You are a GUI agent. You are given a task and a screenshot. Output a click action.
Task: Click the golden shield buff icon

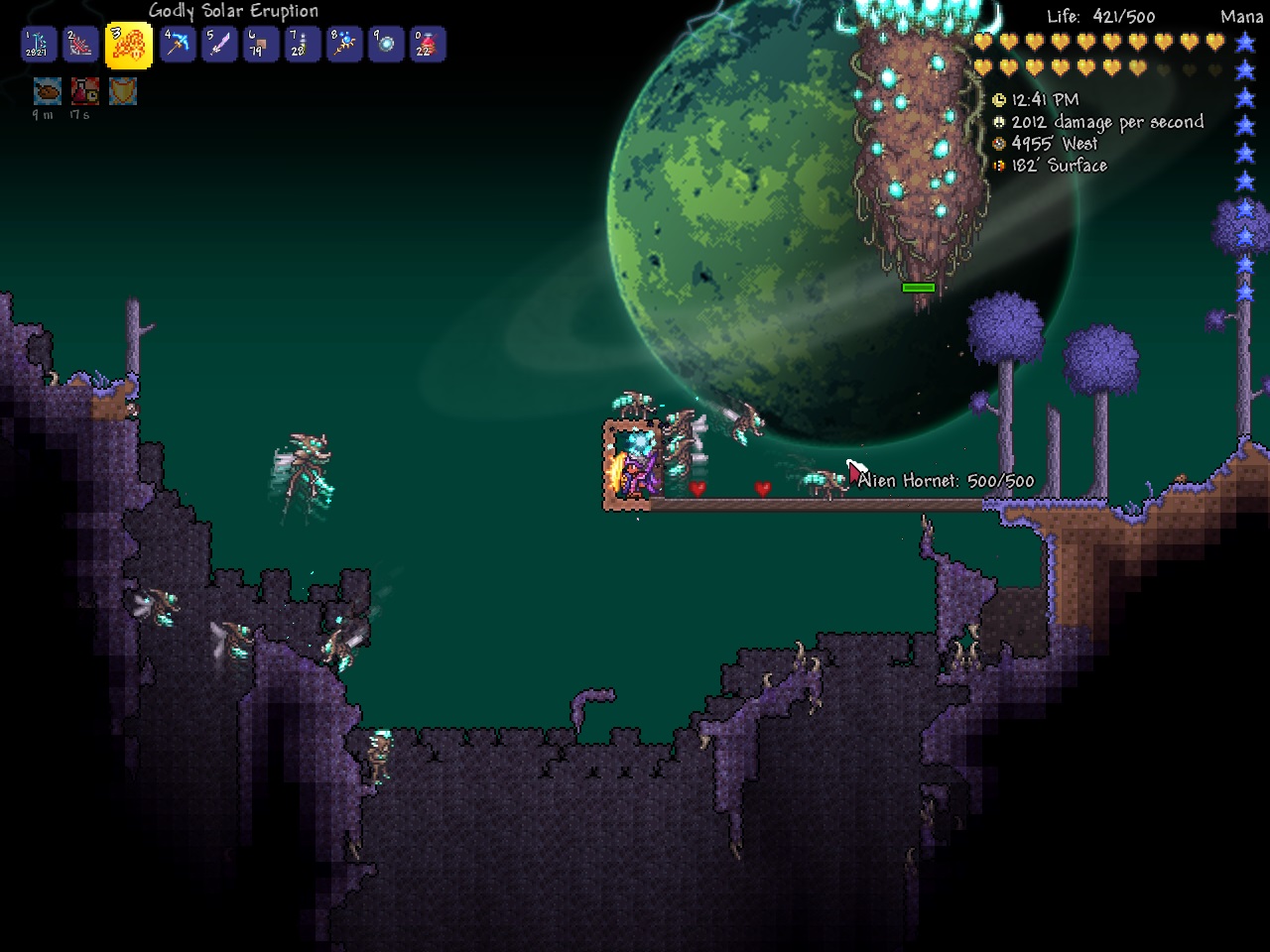pos(123,92)
